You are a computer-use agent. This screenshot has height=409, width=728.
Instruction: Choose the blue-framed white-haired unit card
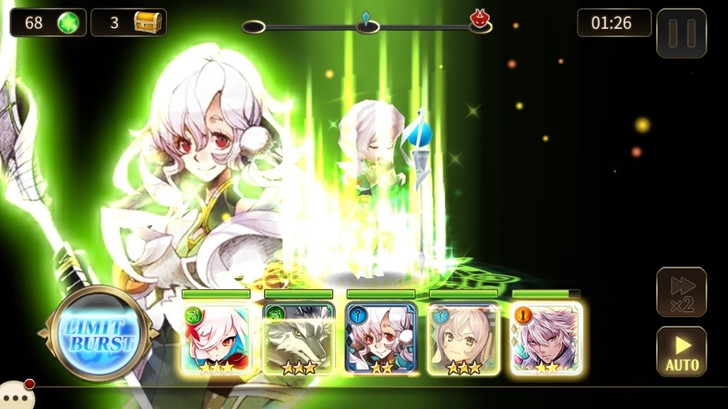click(380, 338)
